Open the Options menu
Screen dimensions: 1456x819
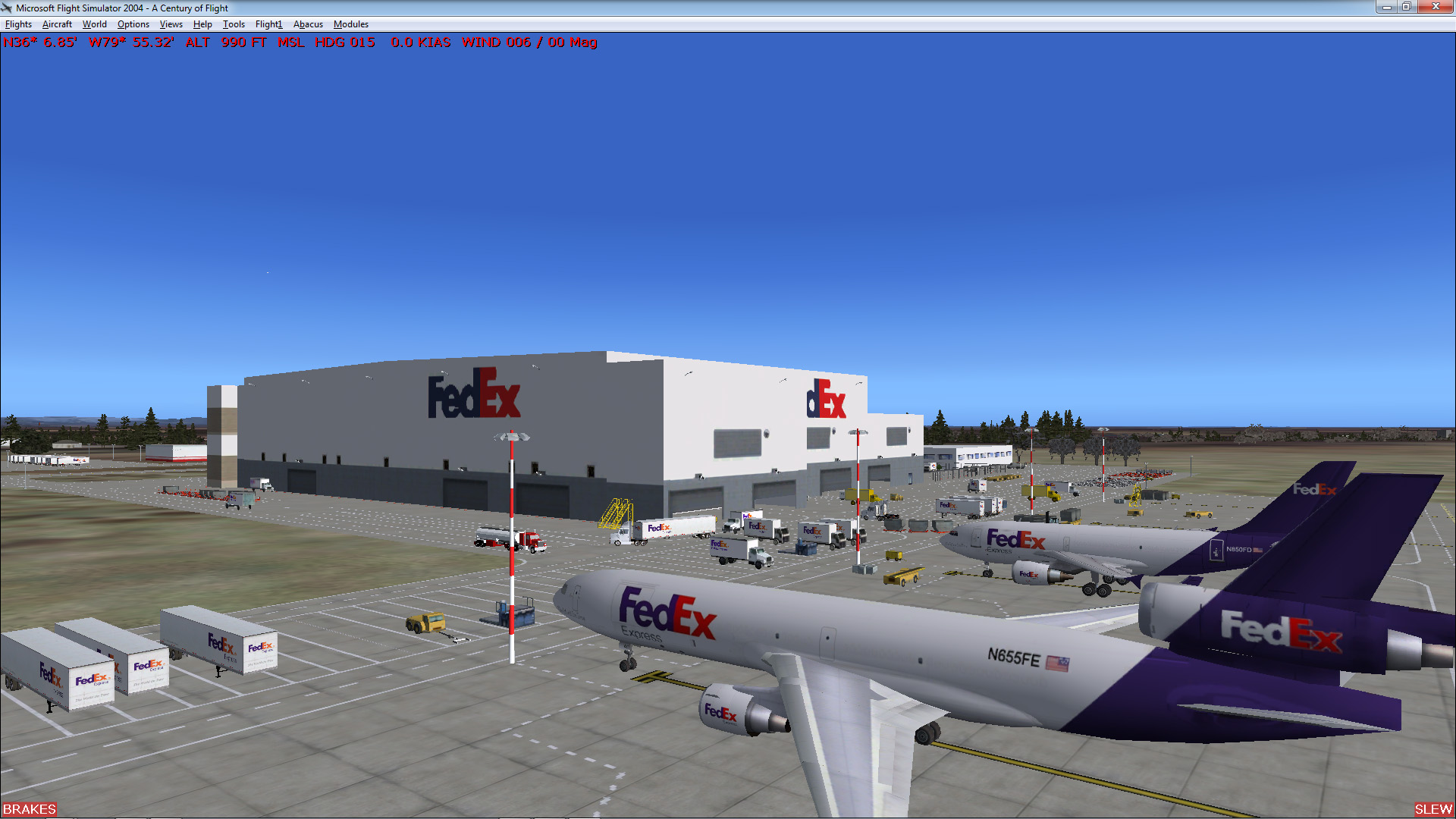pyautogui.click(x=133, y=24)
